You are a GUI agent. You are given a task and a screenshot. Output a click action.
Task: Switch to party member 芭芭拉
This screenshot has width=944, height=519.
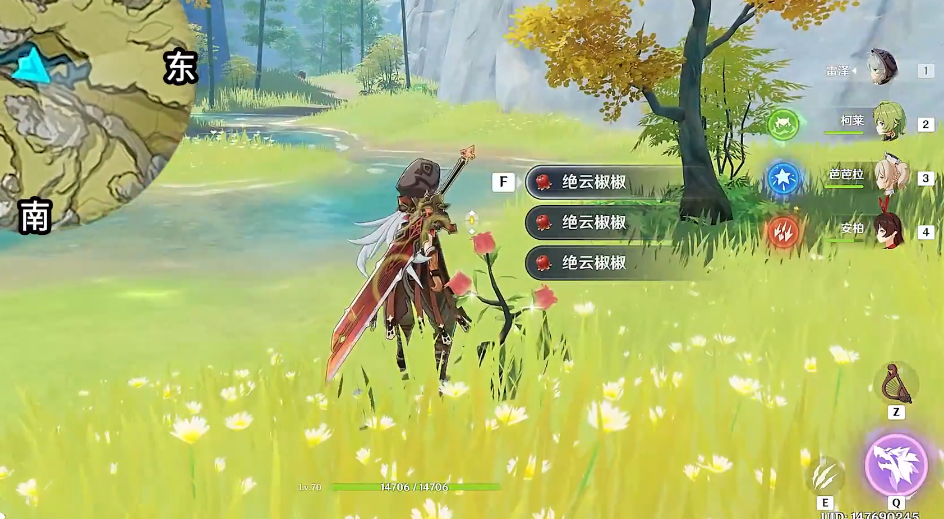pos(887,175)
